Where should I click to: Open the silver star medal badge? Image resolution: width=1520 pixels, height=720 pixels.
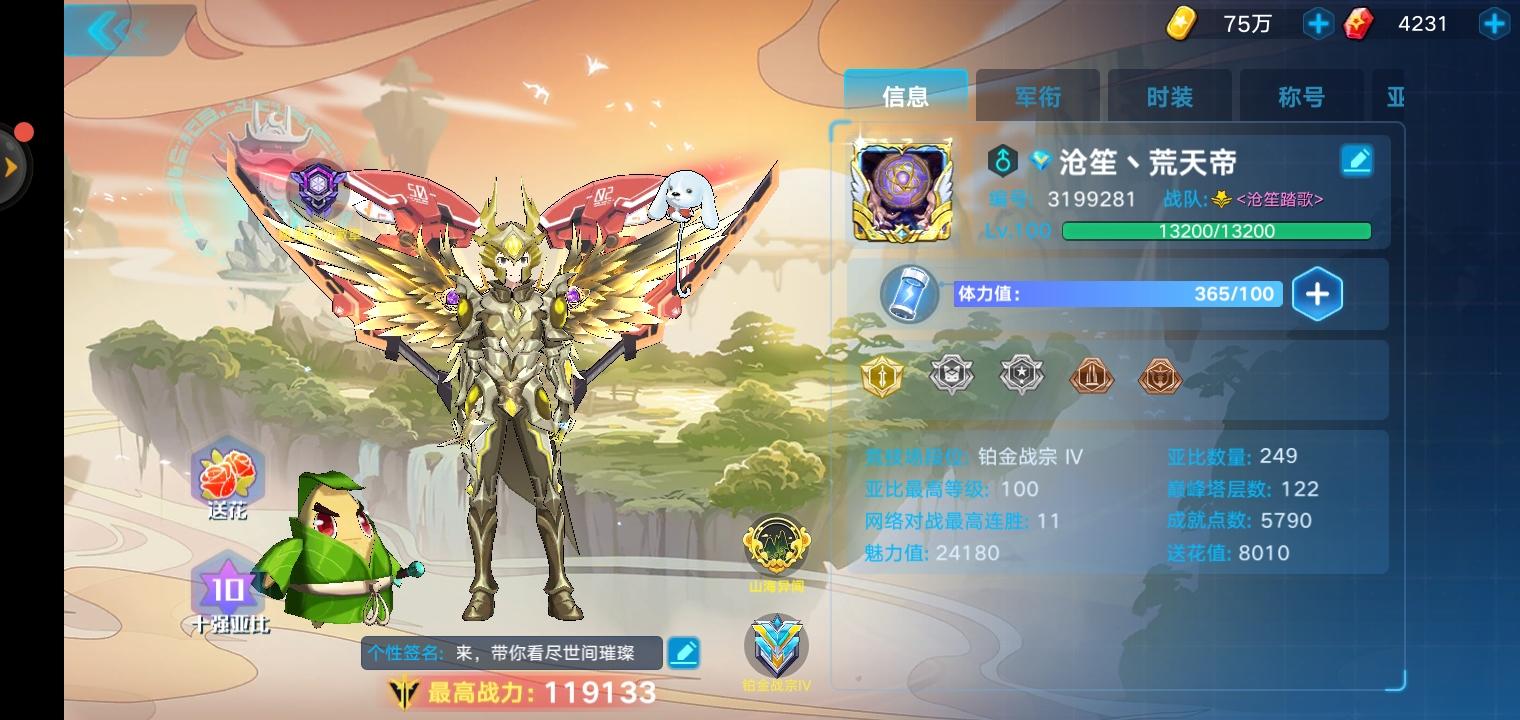[1021, 377]
